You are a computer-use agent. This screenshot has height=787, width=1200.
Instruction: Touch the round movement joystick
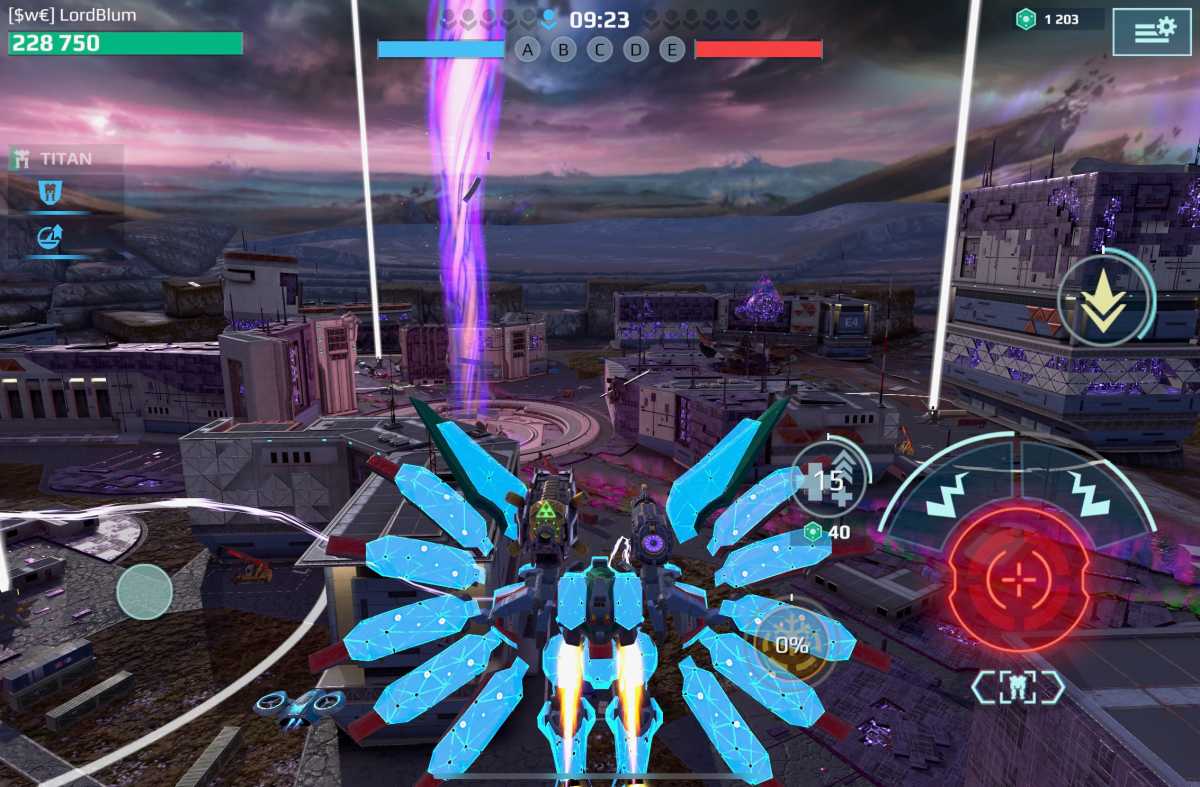(x=145, y=591)
